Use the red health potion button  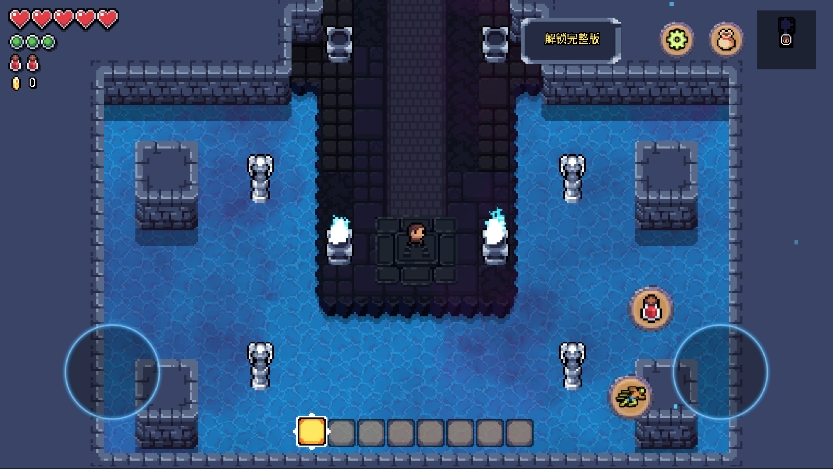pyautogui.click(x=651, y=308)
